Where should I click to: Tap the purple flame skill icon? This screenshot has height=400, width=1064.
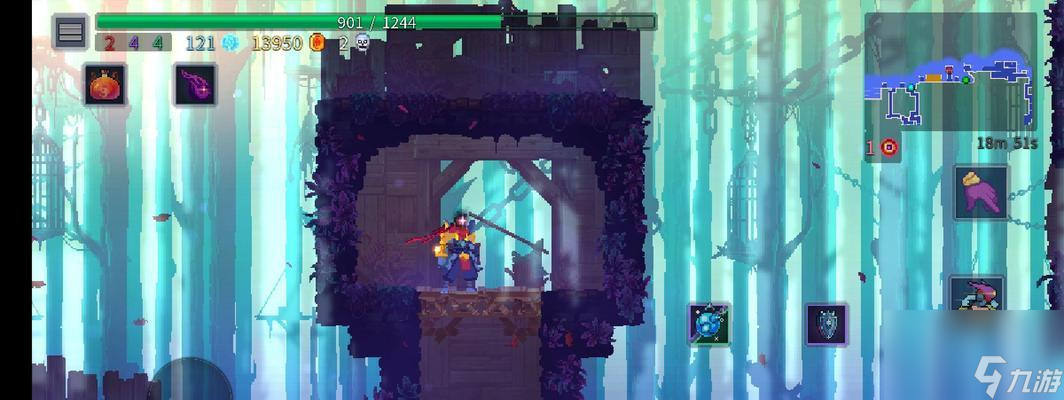click(x=195, y=84)
